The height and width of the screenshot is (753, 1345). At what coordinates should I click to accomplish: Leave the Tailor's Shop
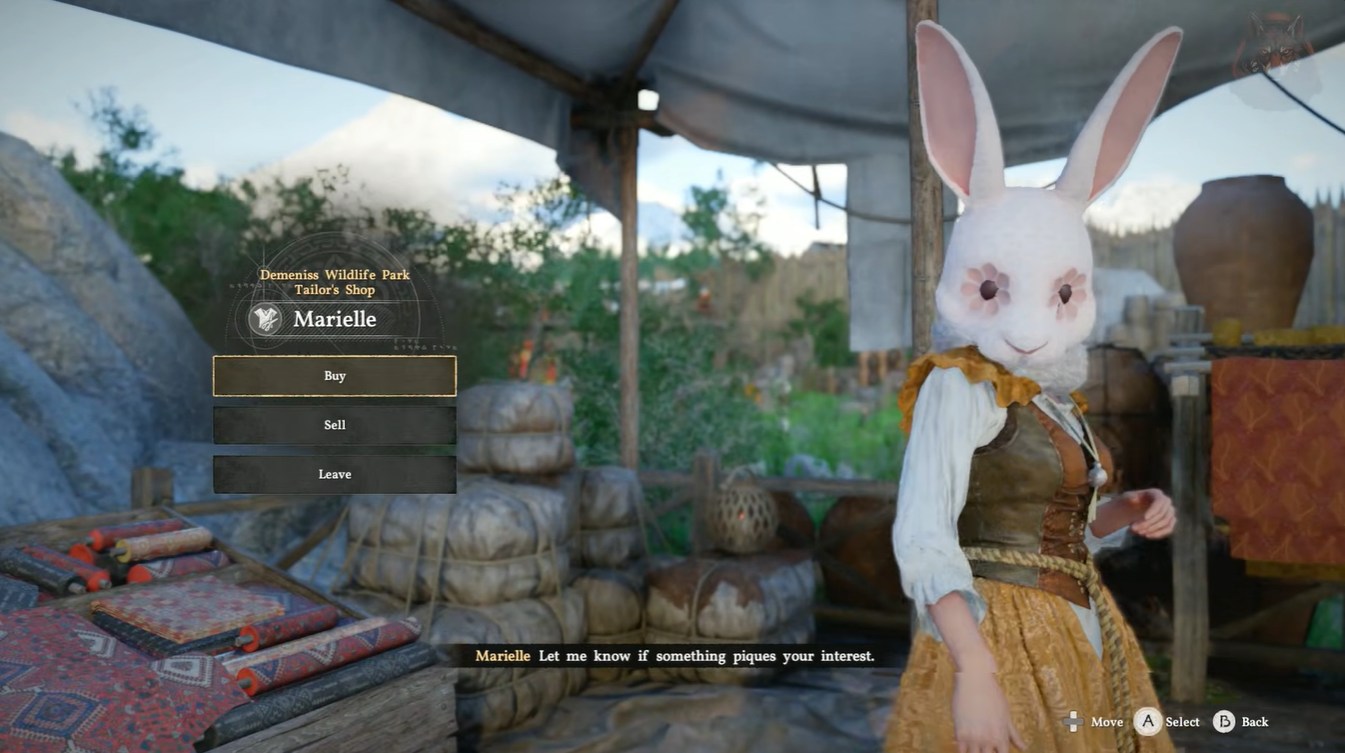click(334, 474)
